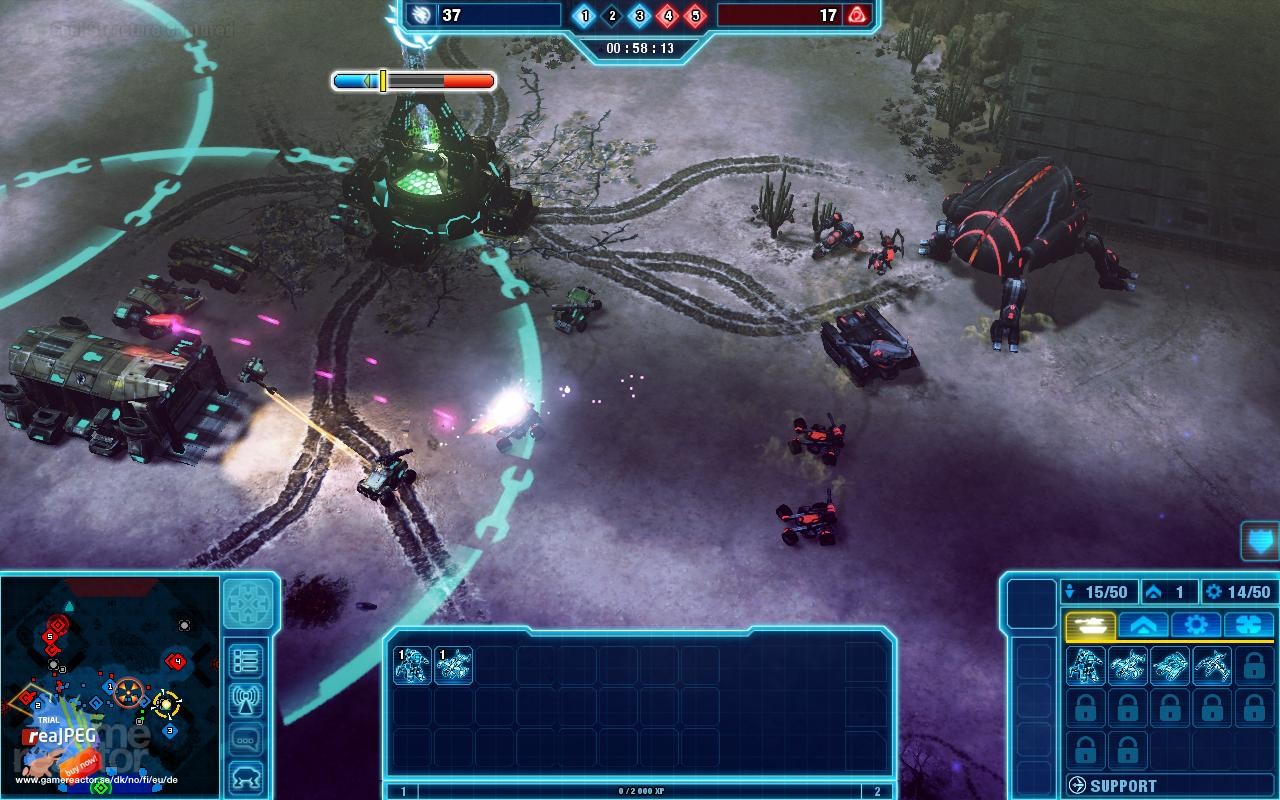This screenshot has width=1280, height=800.
Task: Queue the buzzsaw vehicle build icon
Action: click(1128, 668)
